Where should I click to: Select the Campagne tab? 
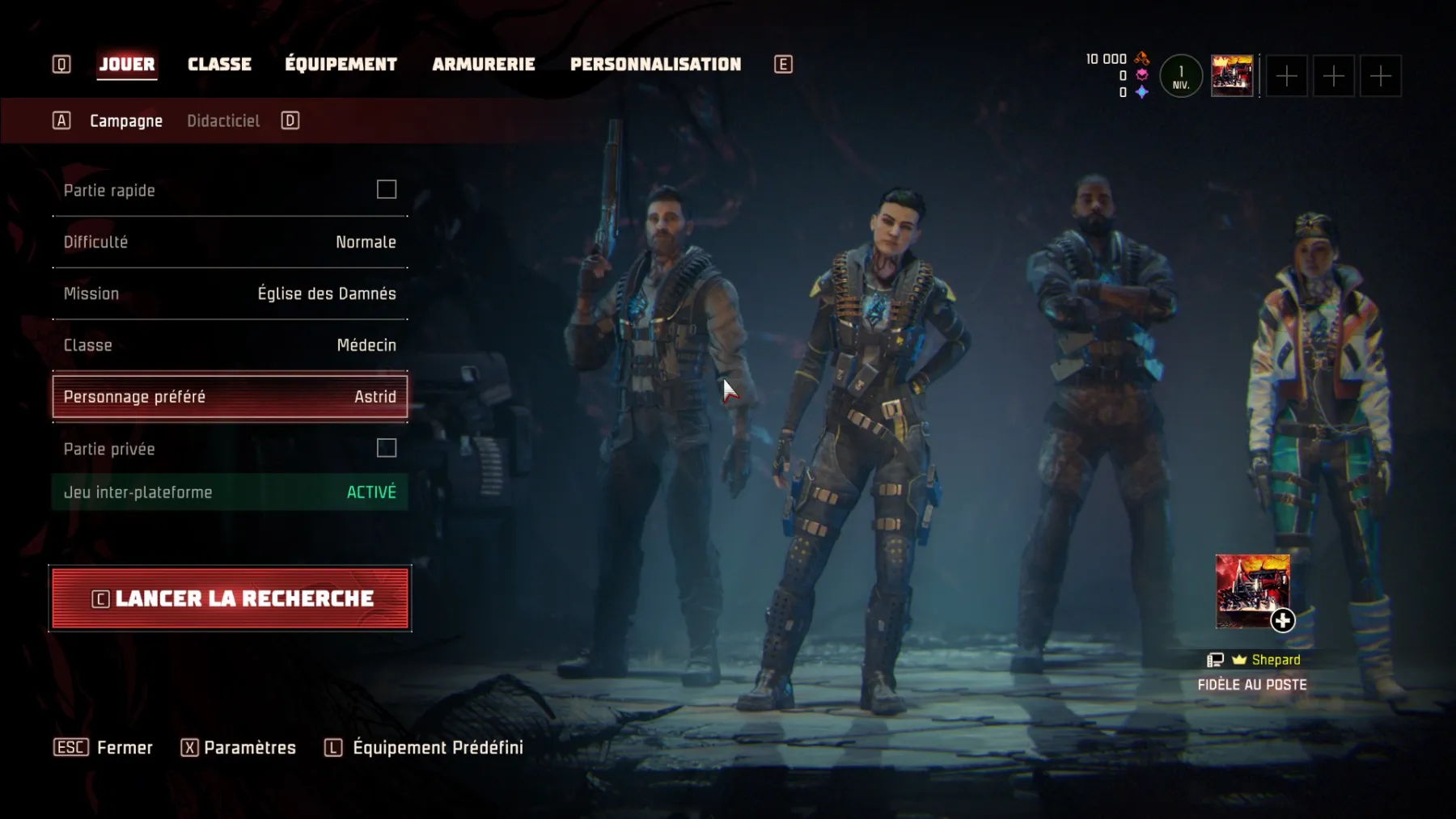(126, 120)
